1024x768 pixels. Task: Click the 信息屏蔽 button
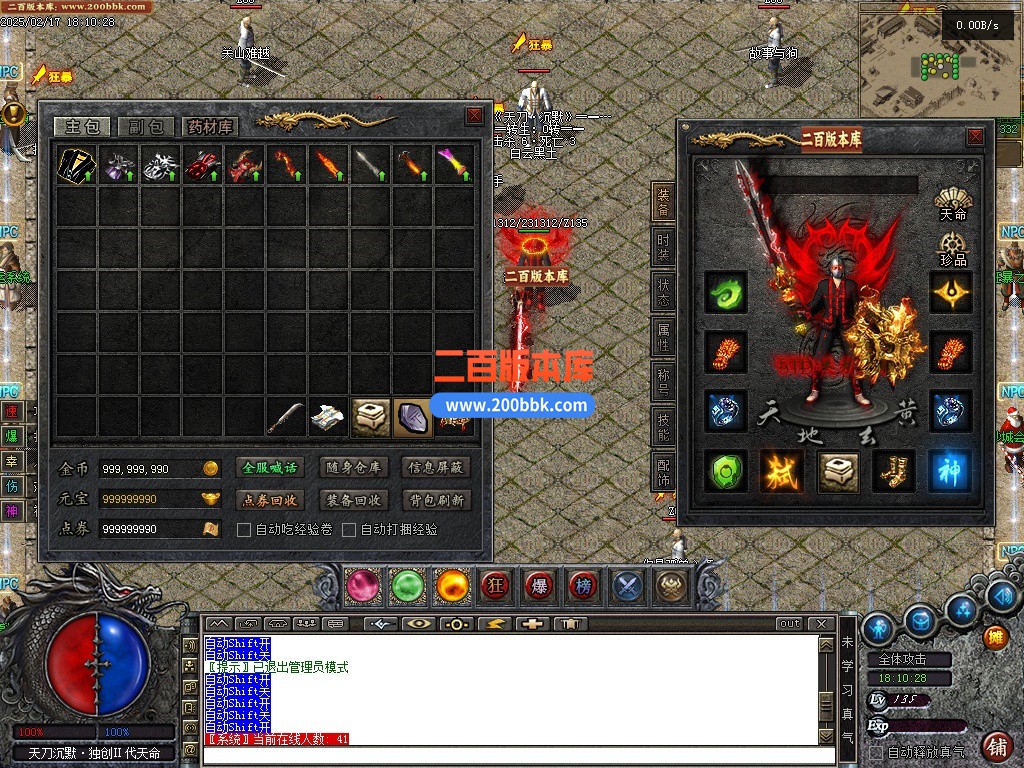(436, 467)
